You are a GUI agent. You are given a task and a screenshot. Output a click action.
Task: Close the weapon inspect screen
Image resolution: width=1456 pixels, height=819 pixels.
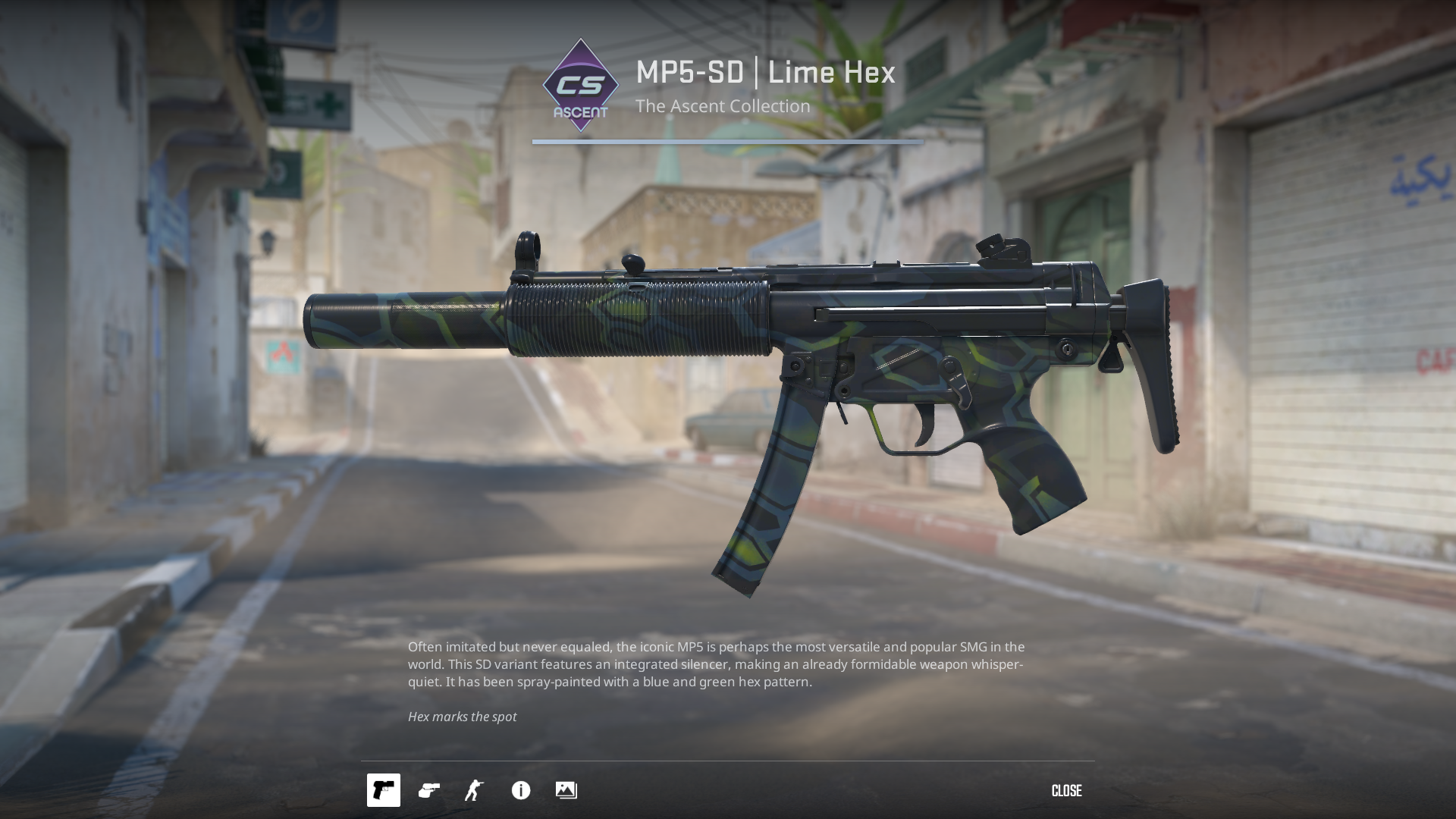coord(1066,791)
